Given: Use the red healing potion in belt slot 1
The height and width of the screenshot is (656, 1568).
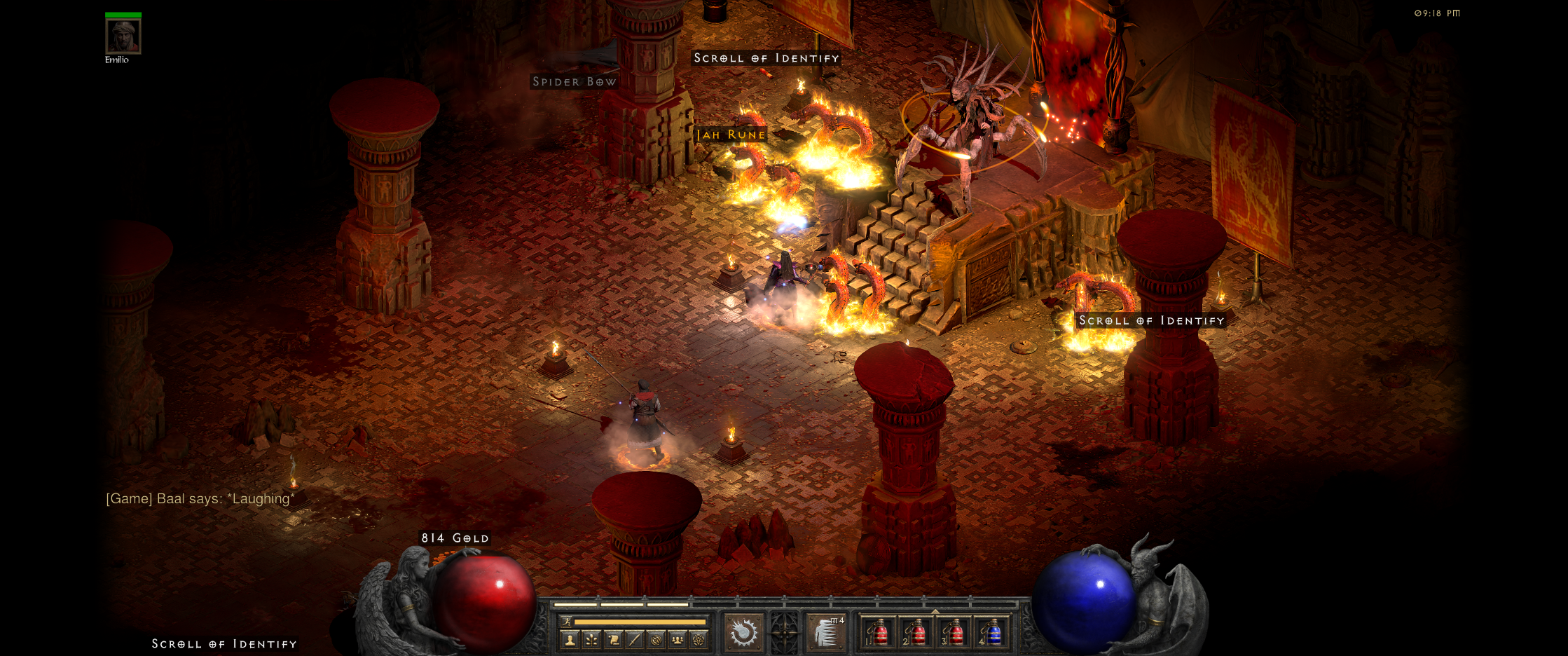Looking at the screenshot, I should 879,633.
